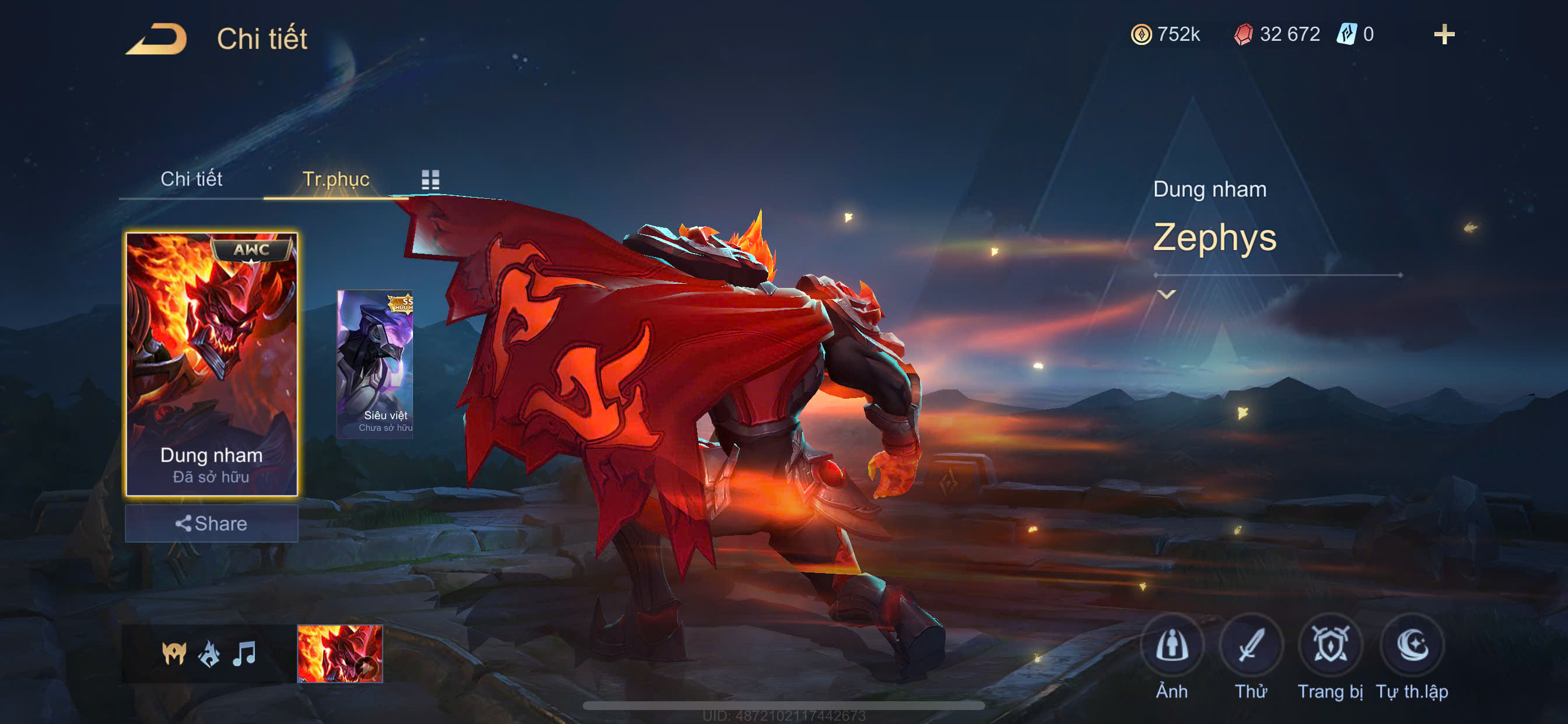Open the Ảnh photo mode
The height and width of the screenshot is (724, 1568).
pyautogui.click(x=1172, y=645)
